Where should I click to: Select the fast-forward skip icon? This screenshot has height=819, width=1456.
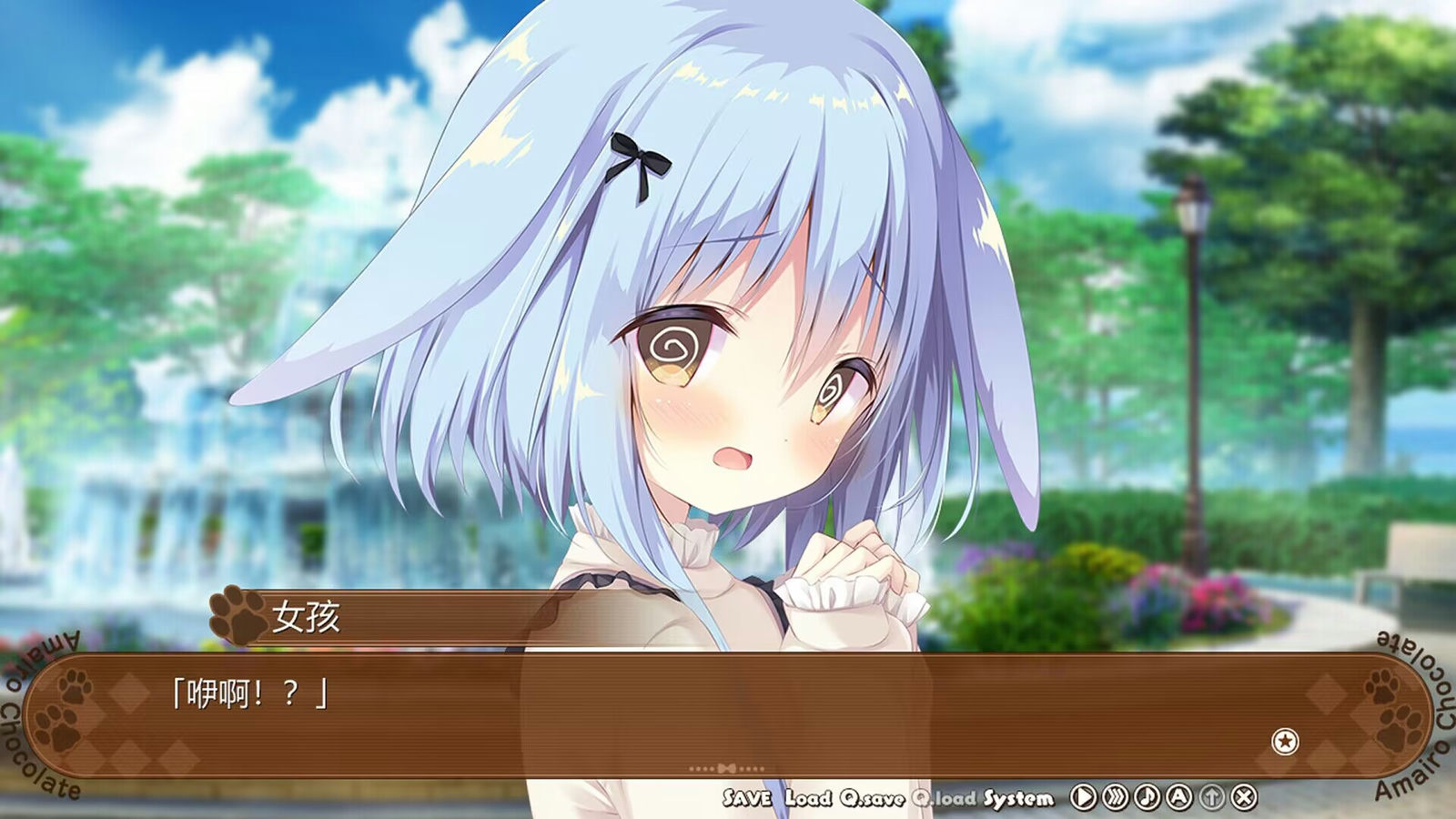point(1114,796)
